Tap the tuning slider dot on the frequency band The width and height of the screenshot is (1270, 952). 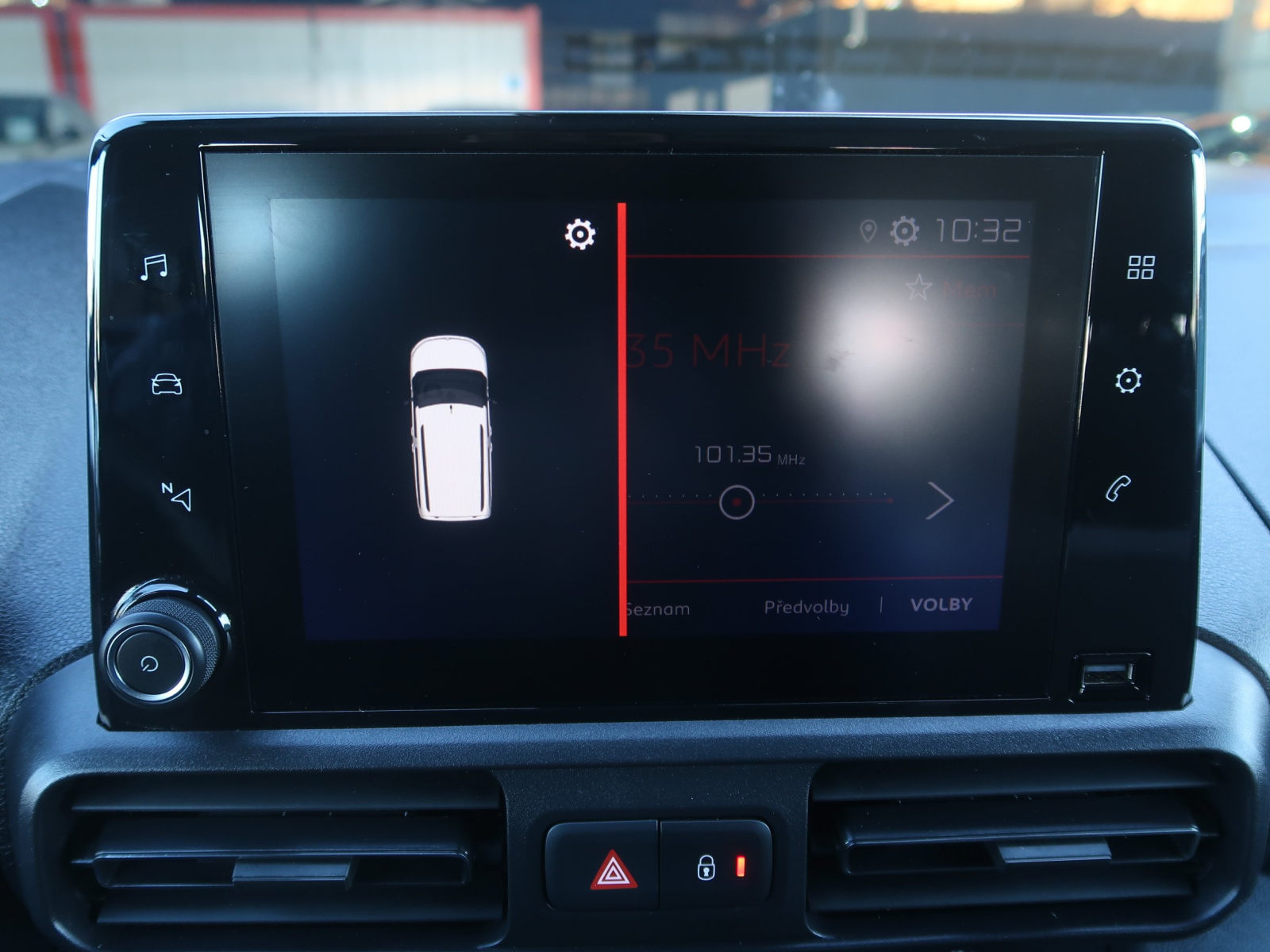[739, 501]
